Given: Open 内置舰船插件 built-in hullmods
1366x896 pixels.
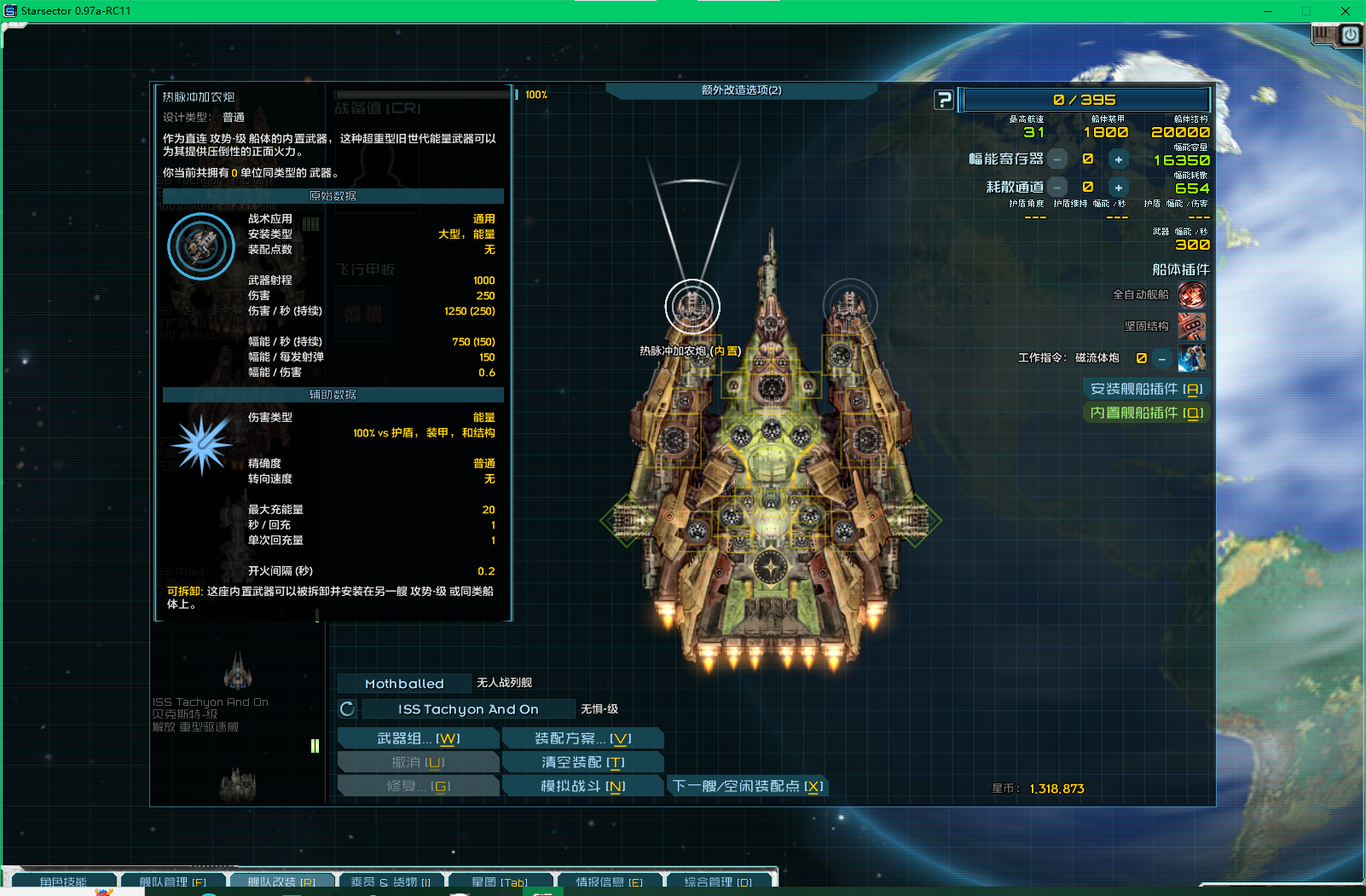Looking at the screenshot, I should tap(1145, 413).
